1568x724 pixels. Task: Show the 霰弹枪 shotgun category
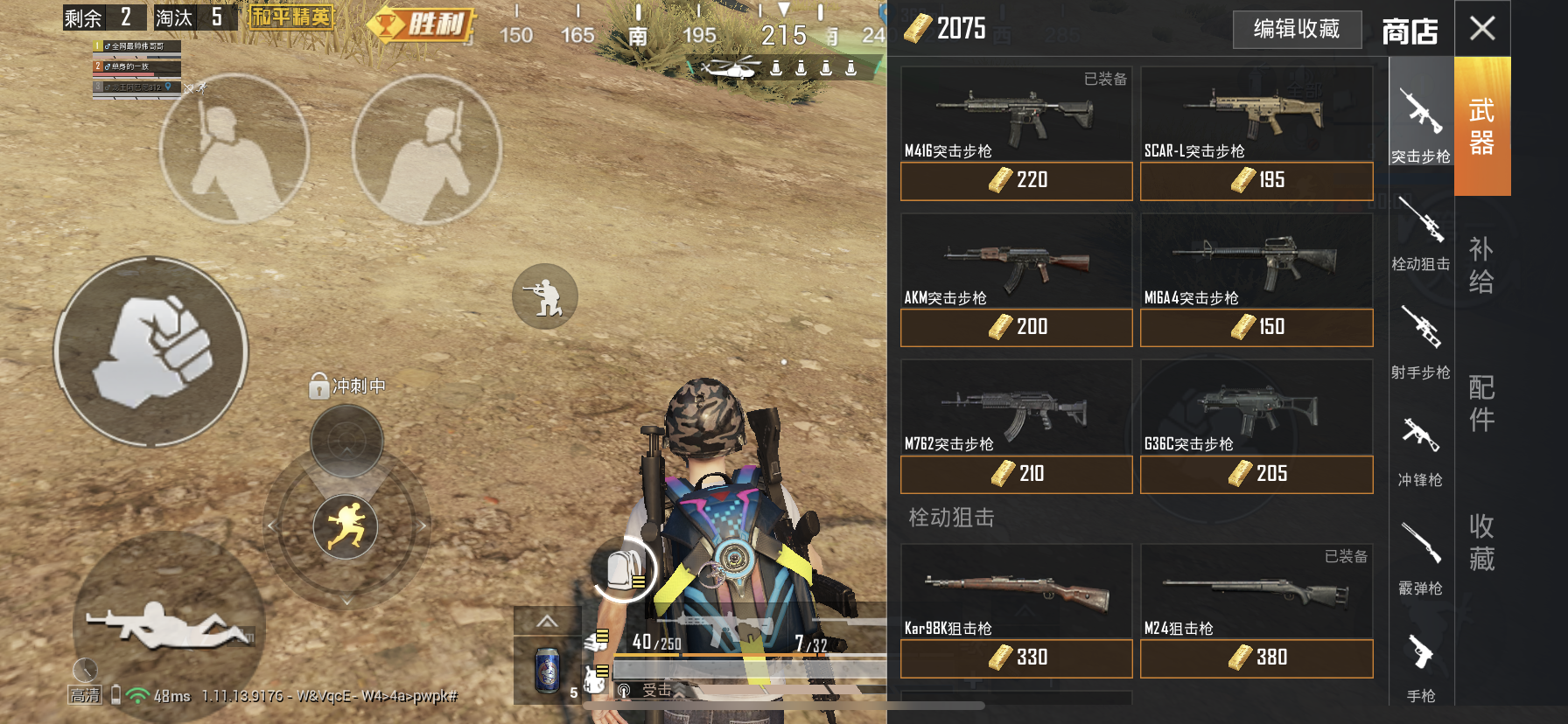pos(1420,558)
